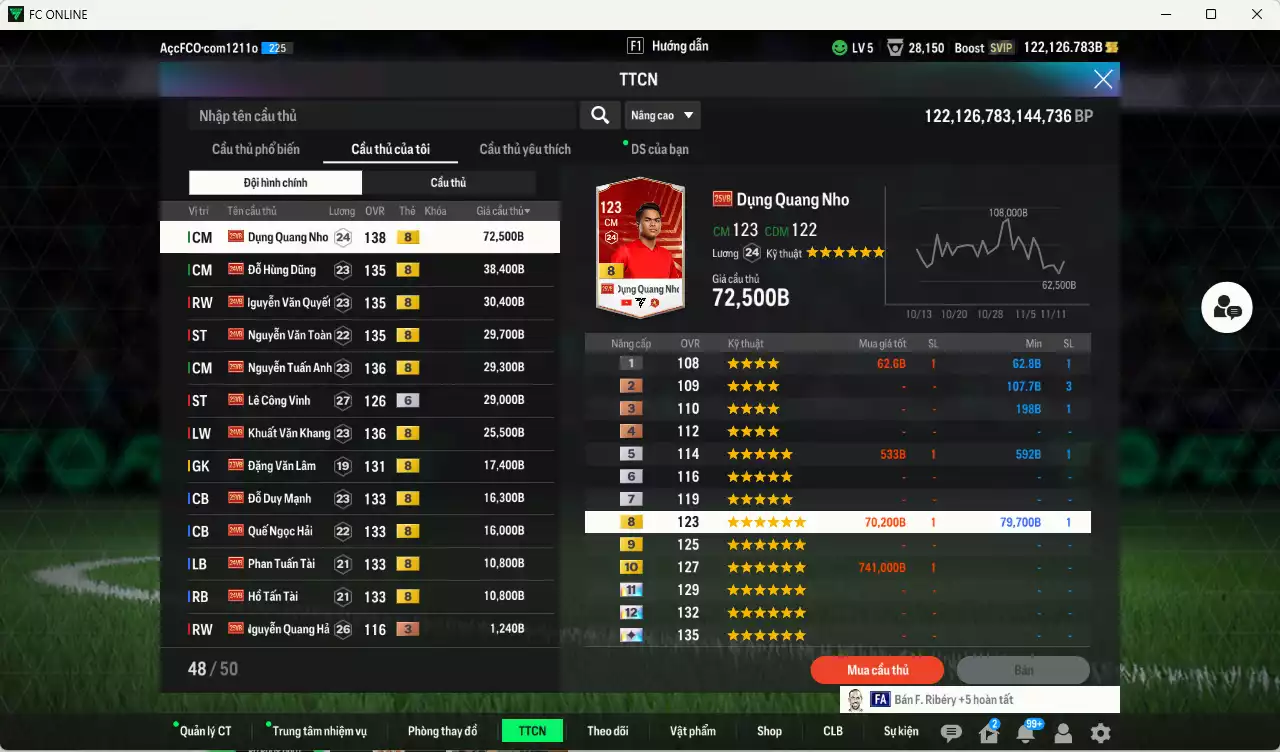Open the settings gear icon

[1100, 733]
